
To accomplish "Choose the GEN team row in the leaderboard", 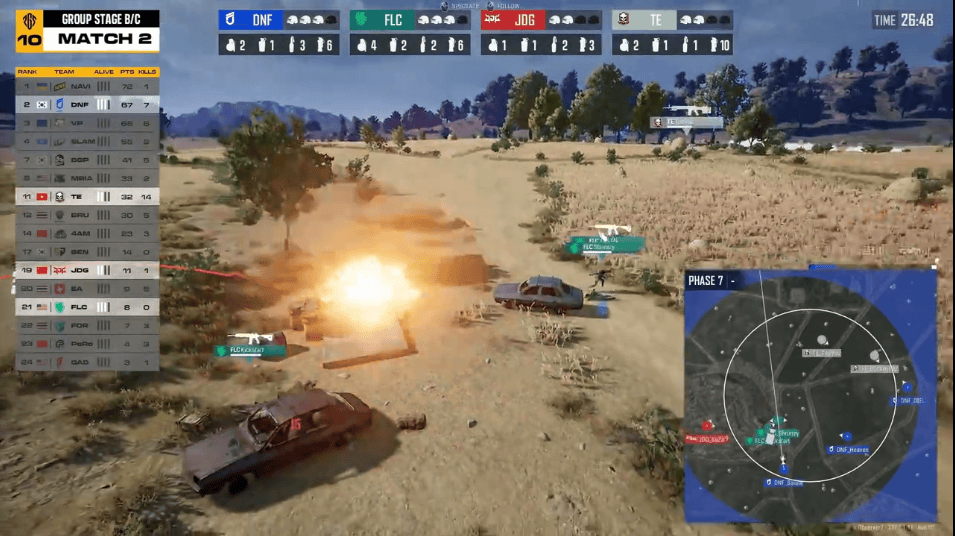I will click(86, 252).
